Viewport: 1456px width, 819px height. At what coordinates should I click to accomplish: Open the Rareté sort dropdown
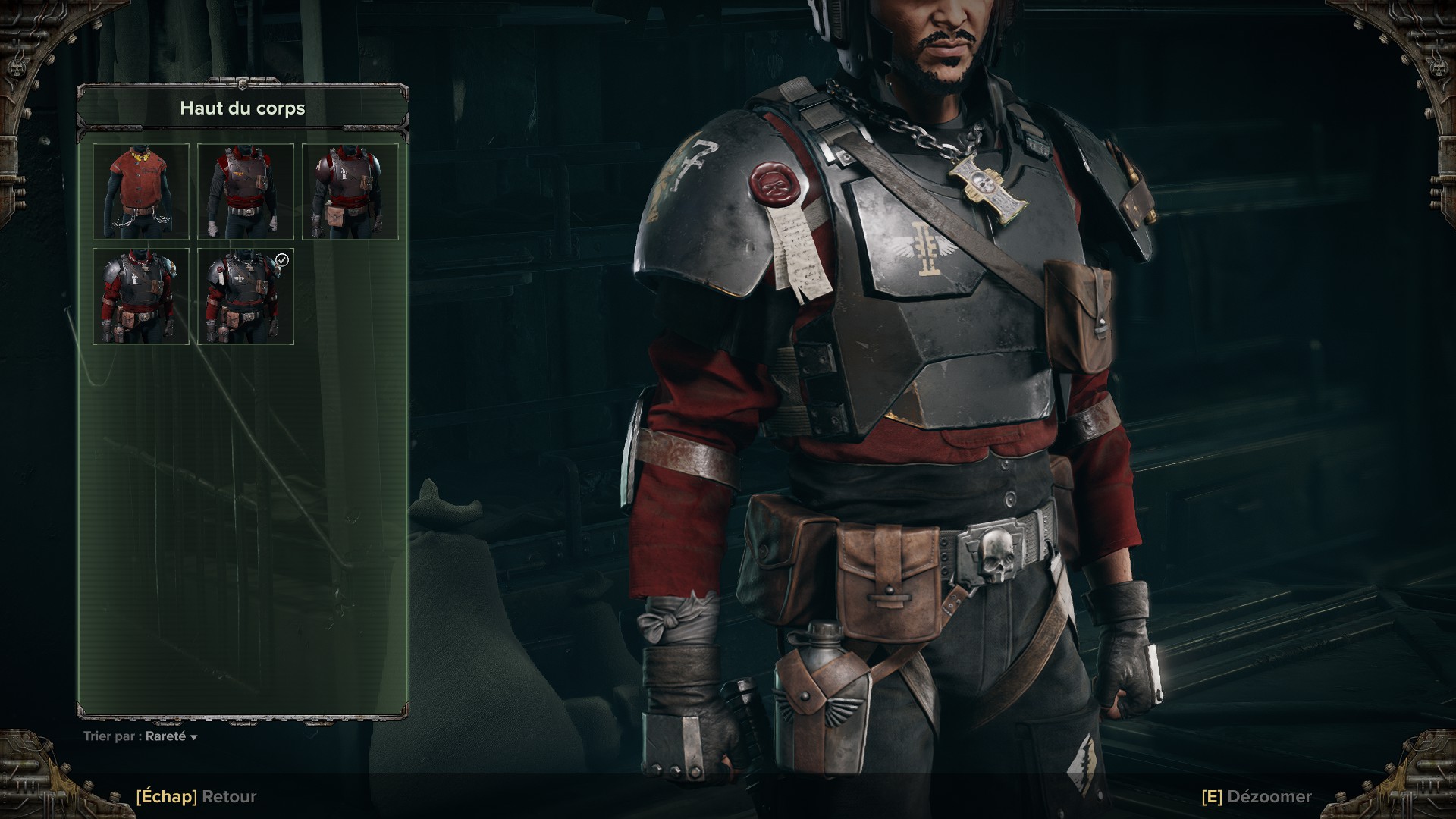(171, 736)
